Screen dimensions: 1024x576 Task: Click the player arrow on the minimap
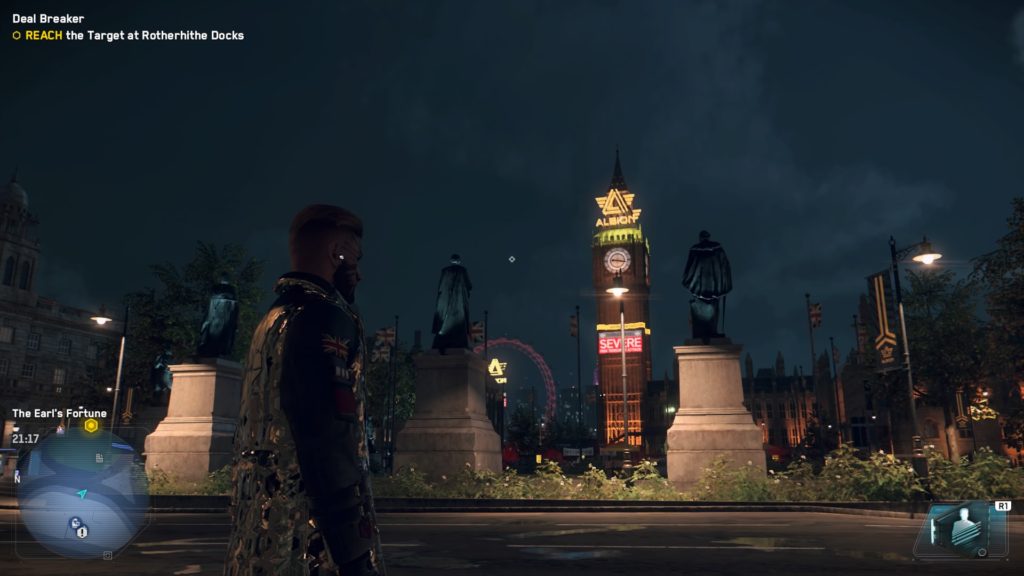82,493
